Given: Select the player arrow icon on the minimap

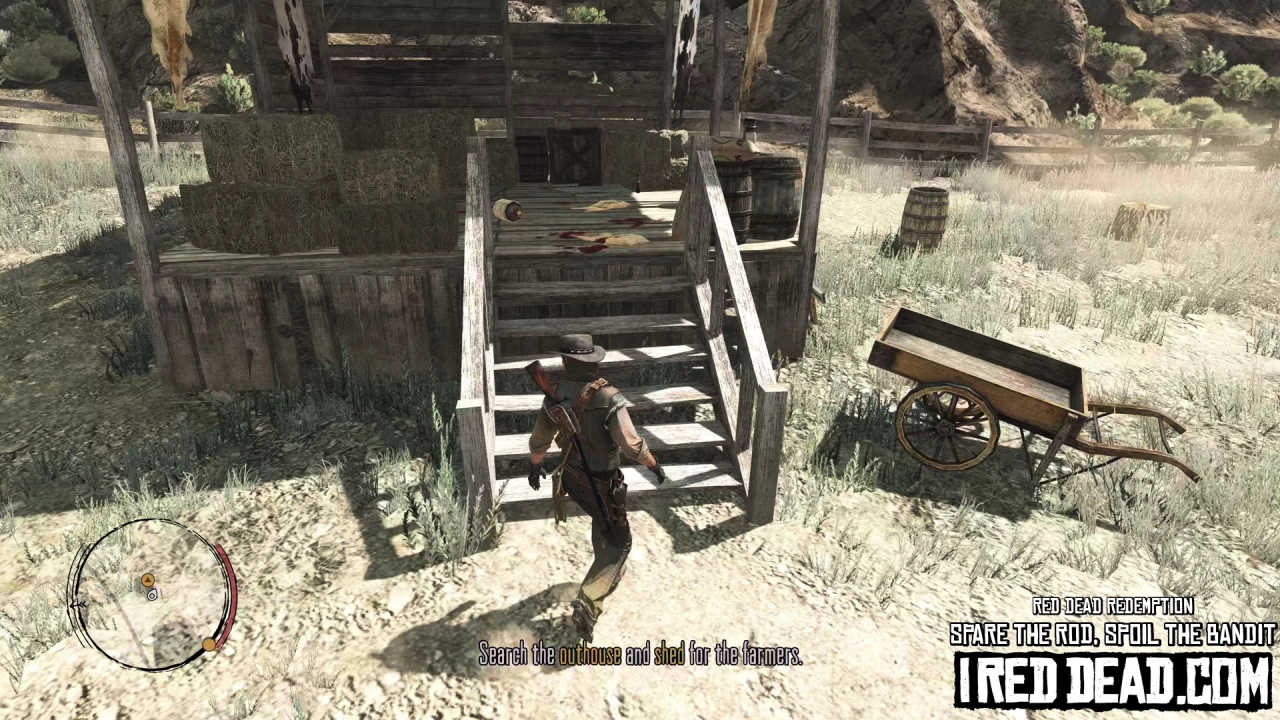Looking at the screenshot, I should [148, 580].
